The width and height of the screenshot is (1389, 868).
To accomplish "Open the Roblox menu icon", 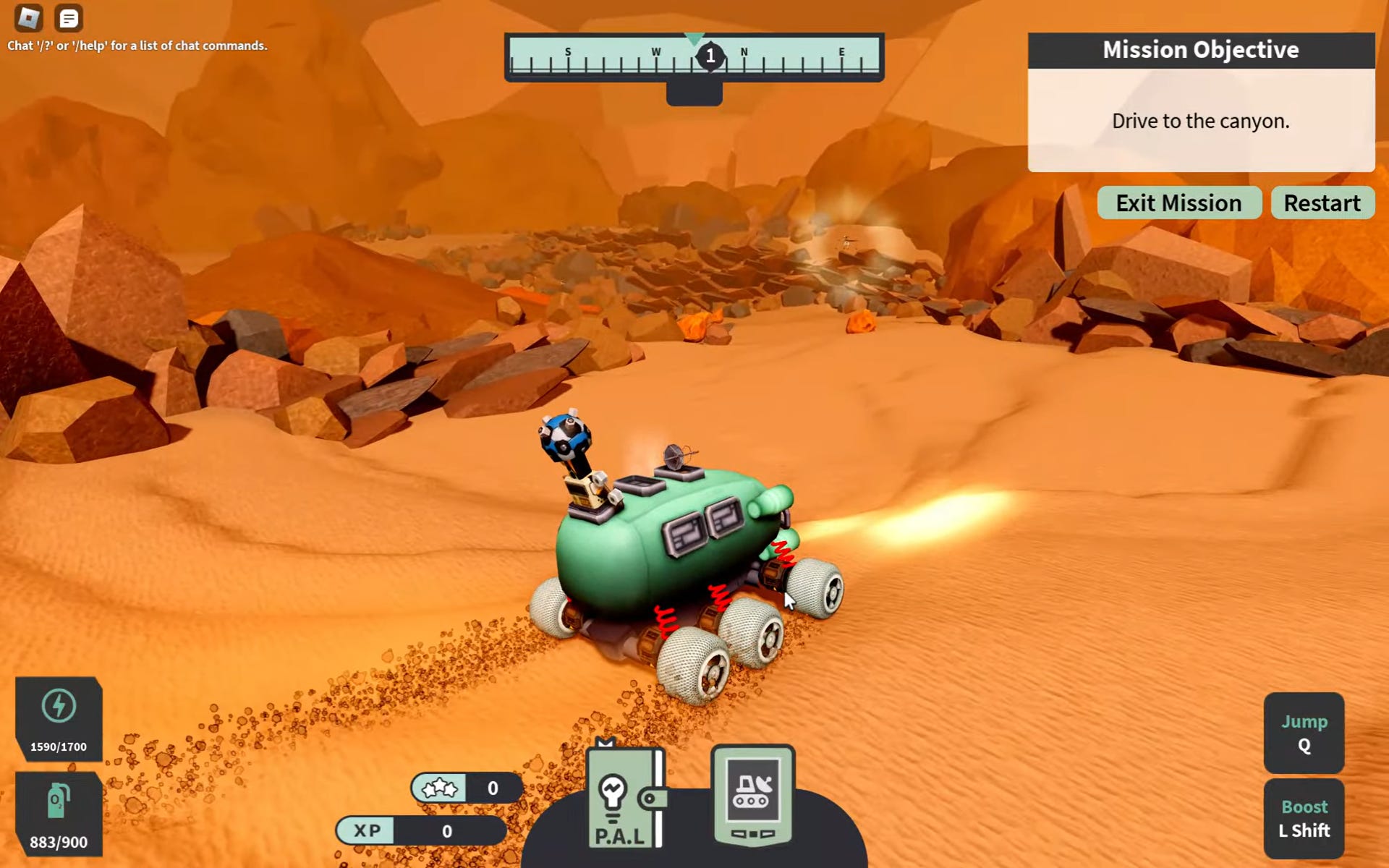I will click(29, 18).
